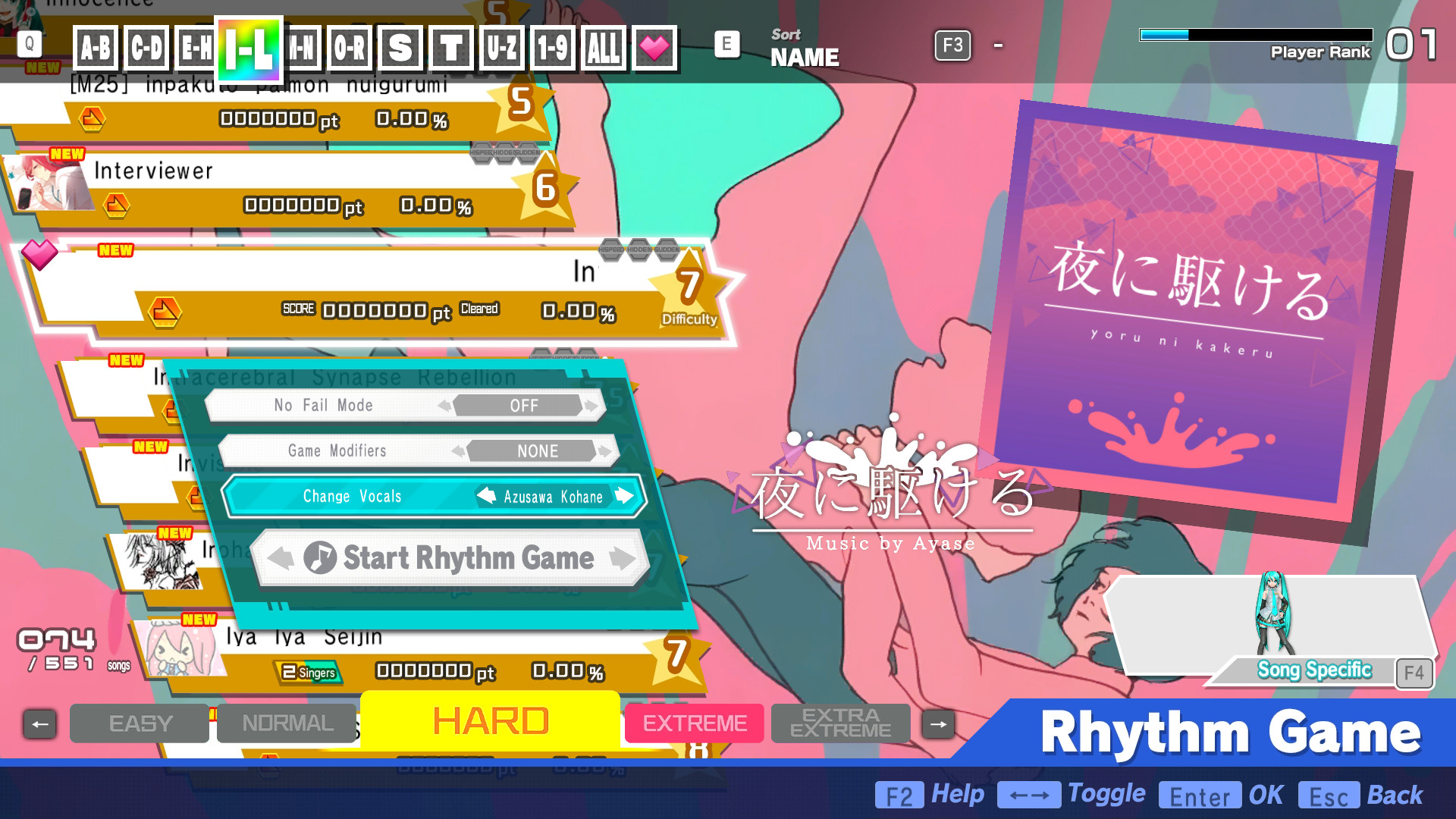Click the Player Rank progress bar
The image size is (1456, 819).
point(1255,33)
